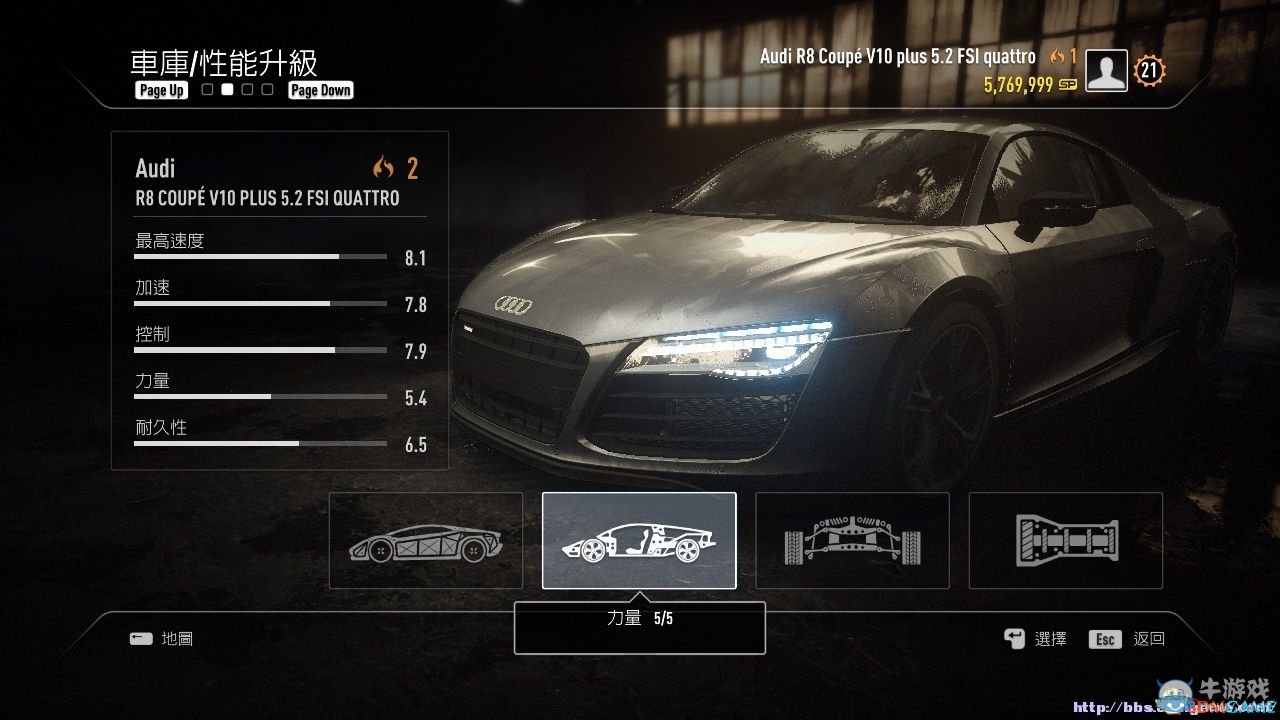Select the suspension and tires upgrade icon
The width and height of the screenshot is (1280, 720).
(x=852, y=540)
